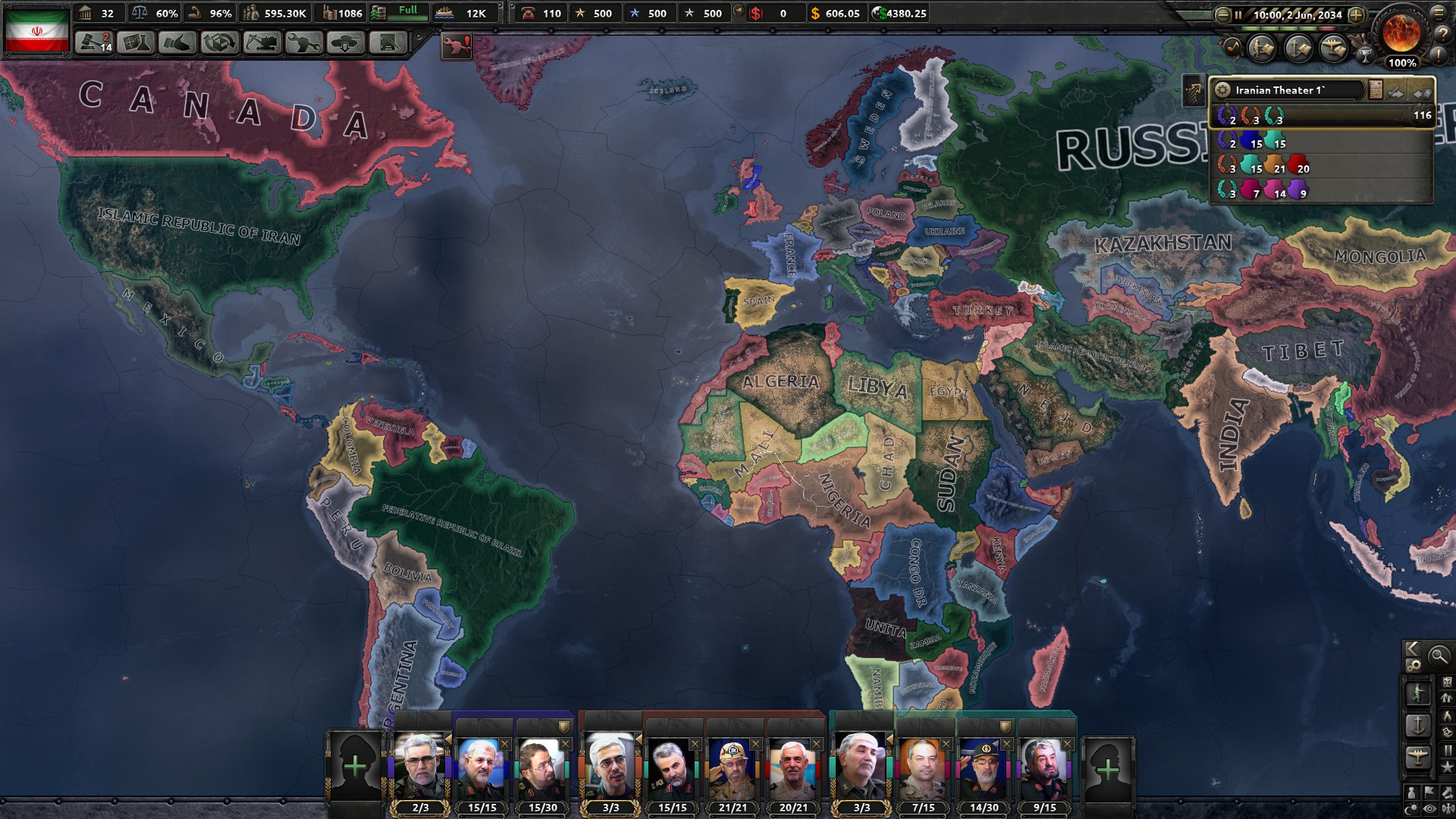Pause the game clock
This screenshot has height=819, width=1456.
[1238, 15]
